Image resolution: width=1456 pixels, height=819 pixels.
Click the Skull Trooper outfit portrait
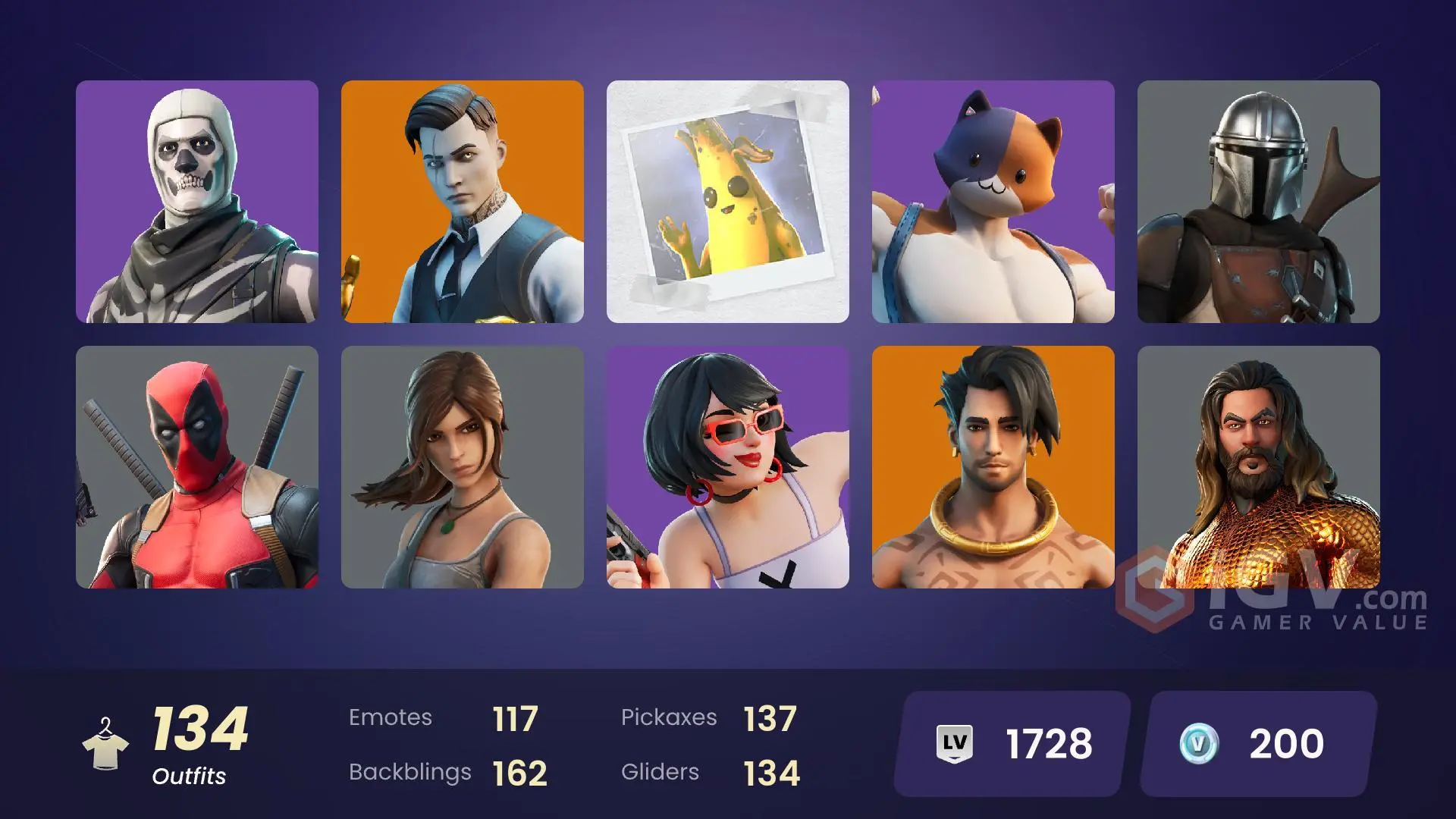[x=197, y=201]
